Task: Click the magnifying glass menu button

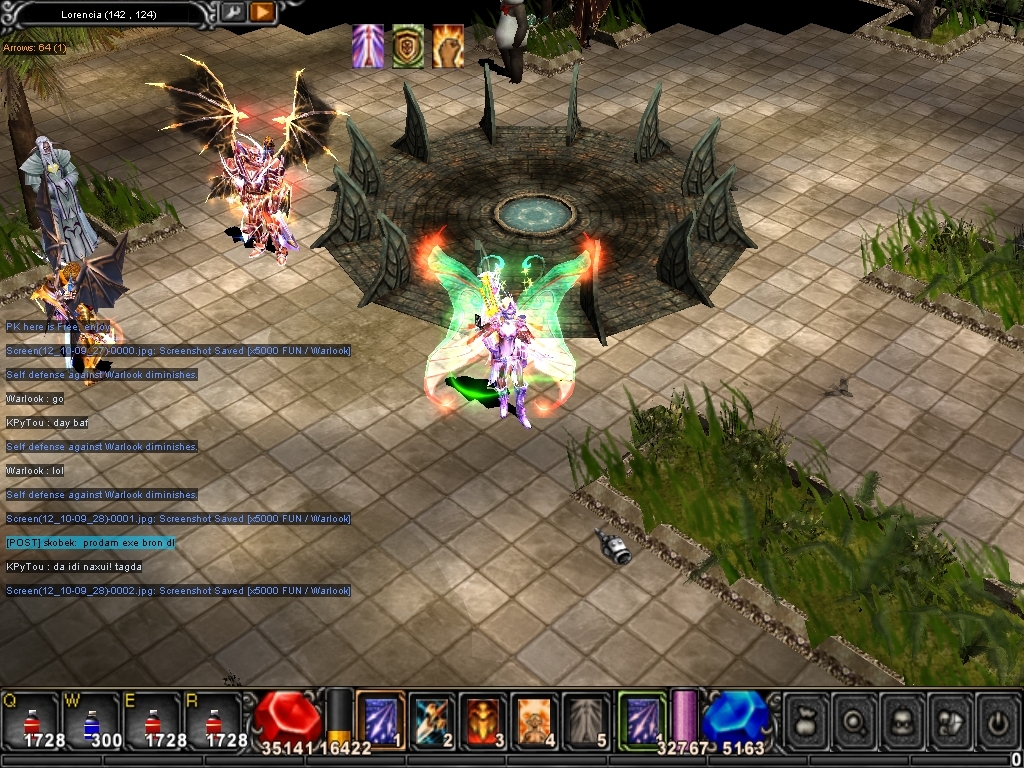Action: point(854,719)
